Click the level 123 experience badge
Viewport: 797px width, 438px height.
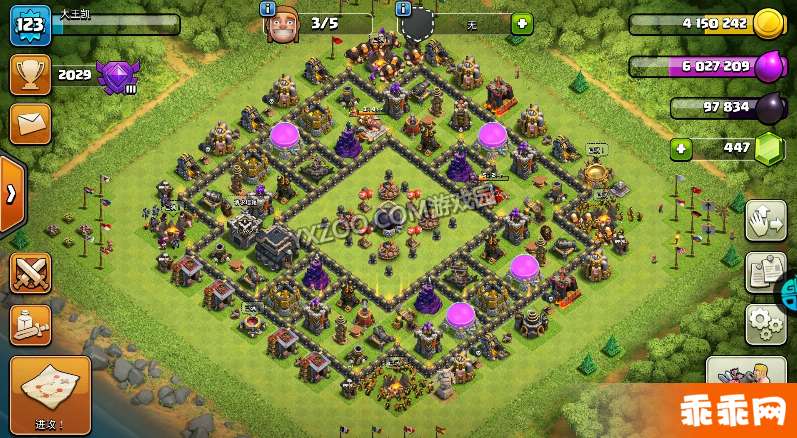[x=30, y=24]
